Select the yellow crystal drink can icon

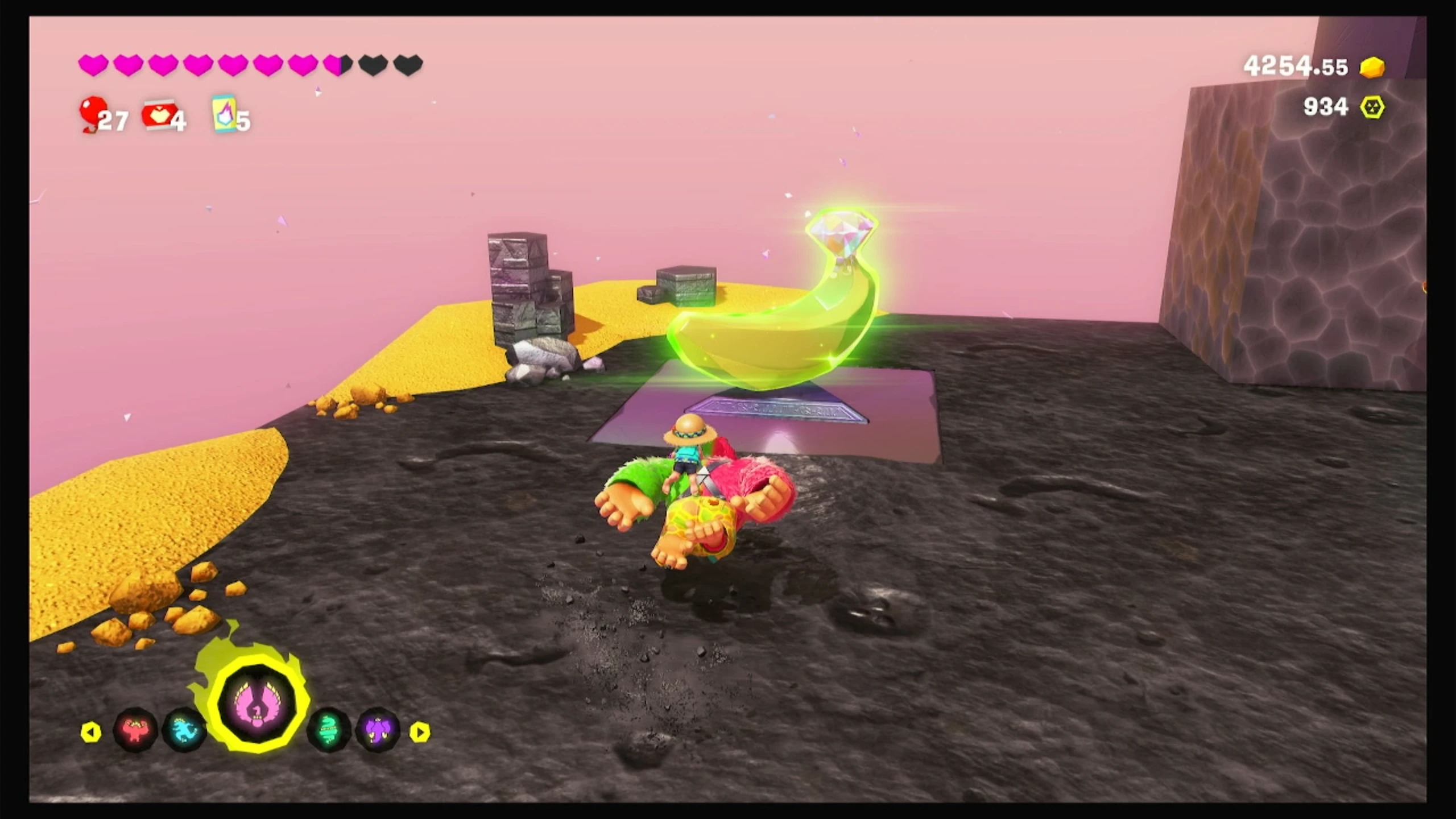coord(224,114)
